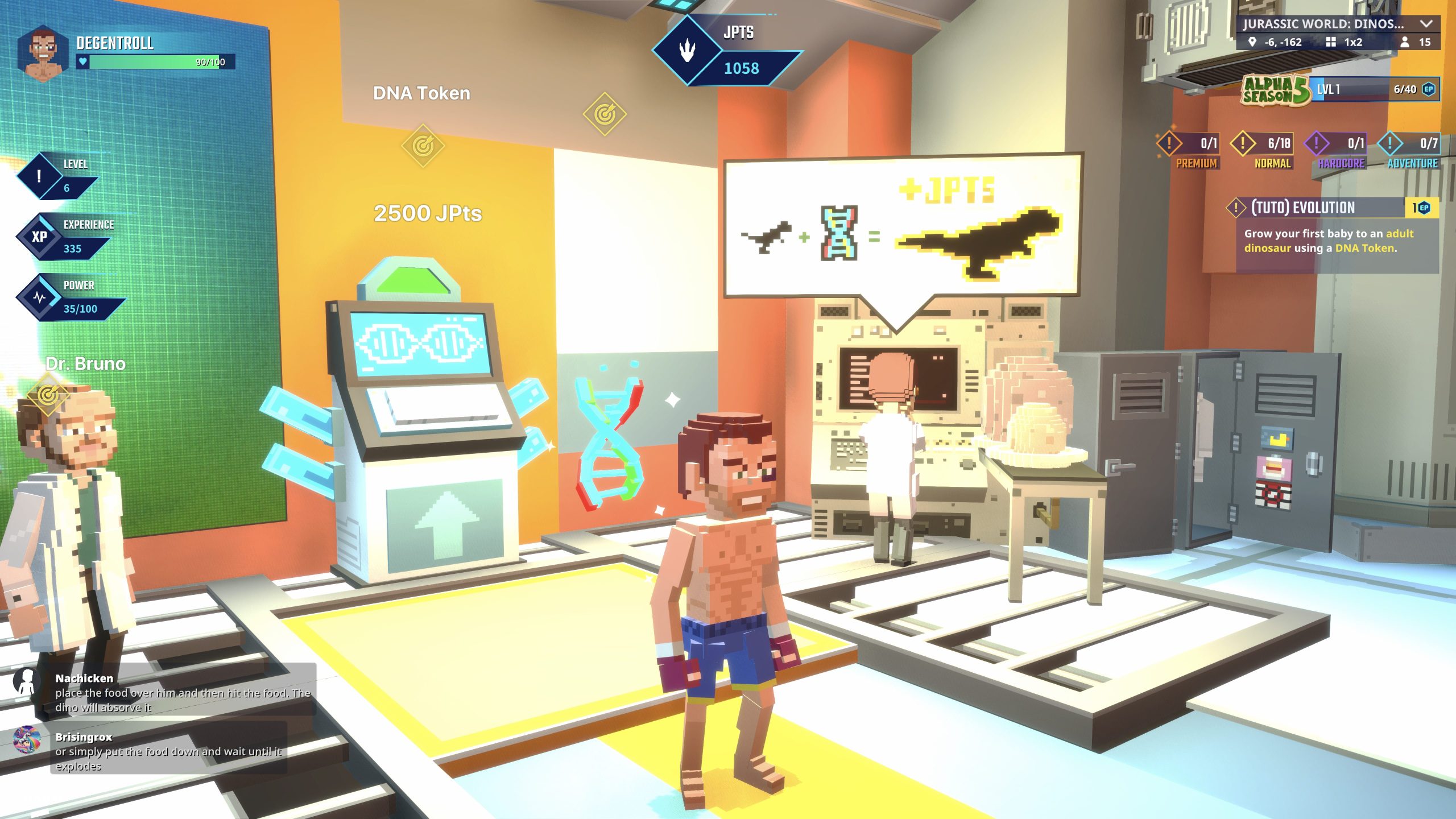Open the Alpha Season 5 progress panel
This screenshot has height=819, width=1456.
pos(1340,90)
